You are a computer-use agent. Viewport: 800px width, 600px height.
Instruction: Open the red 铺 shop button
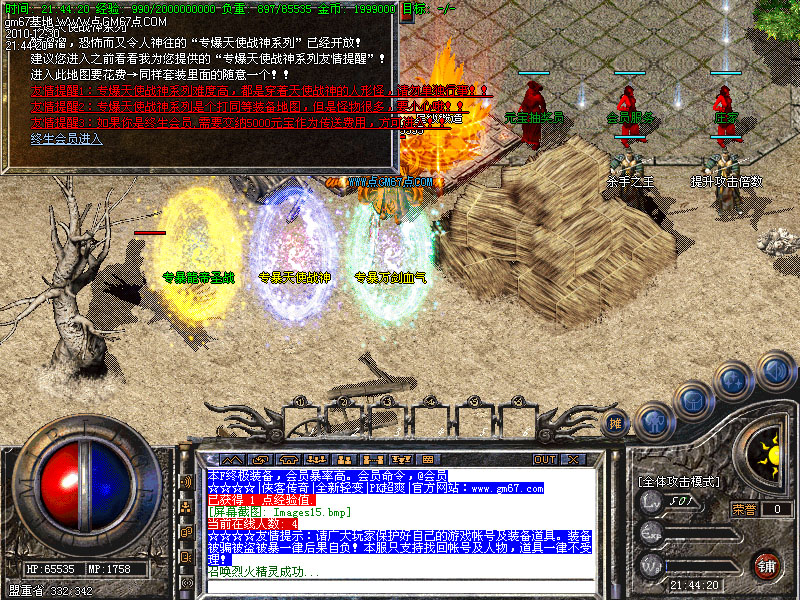point(767,565)
